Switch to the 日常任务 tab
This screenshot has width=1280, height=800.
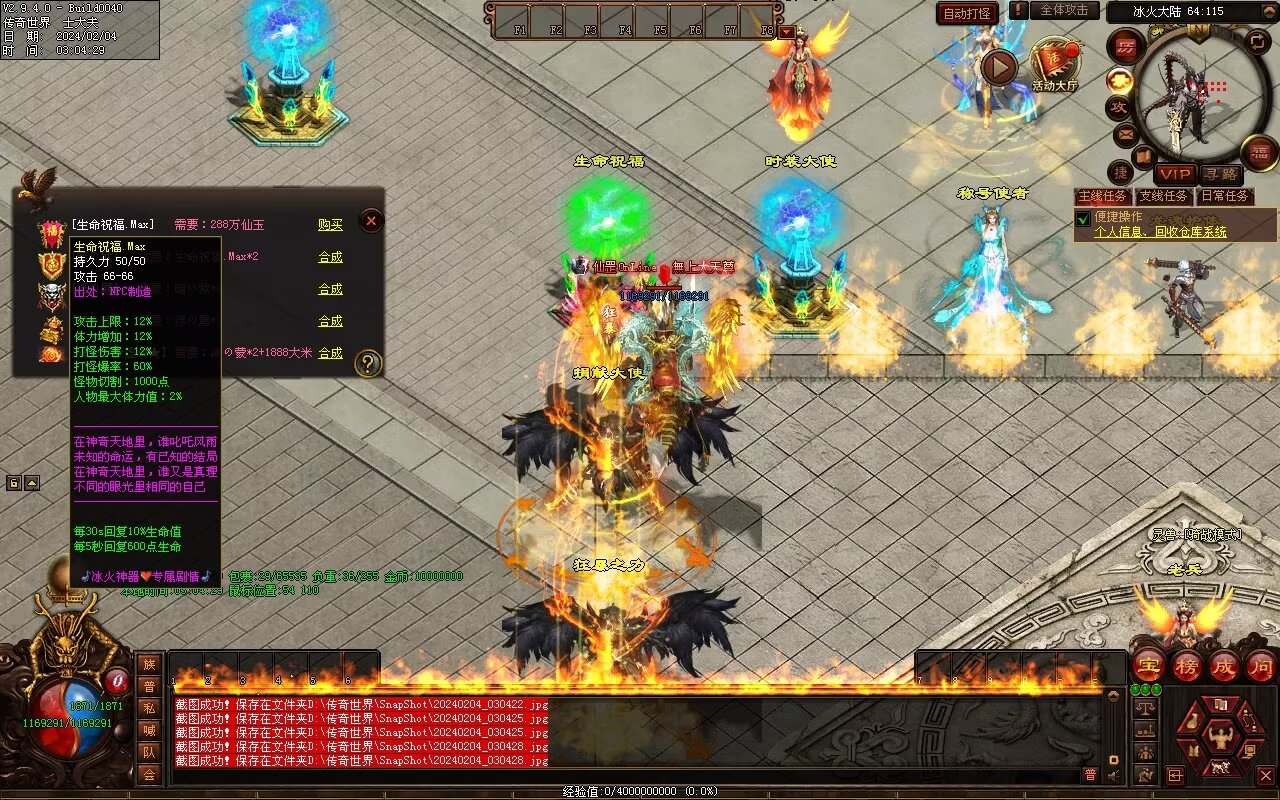coord(1225,197)
